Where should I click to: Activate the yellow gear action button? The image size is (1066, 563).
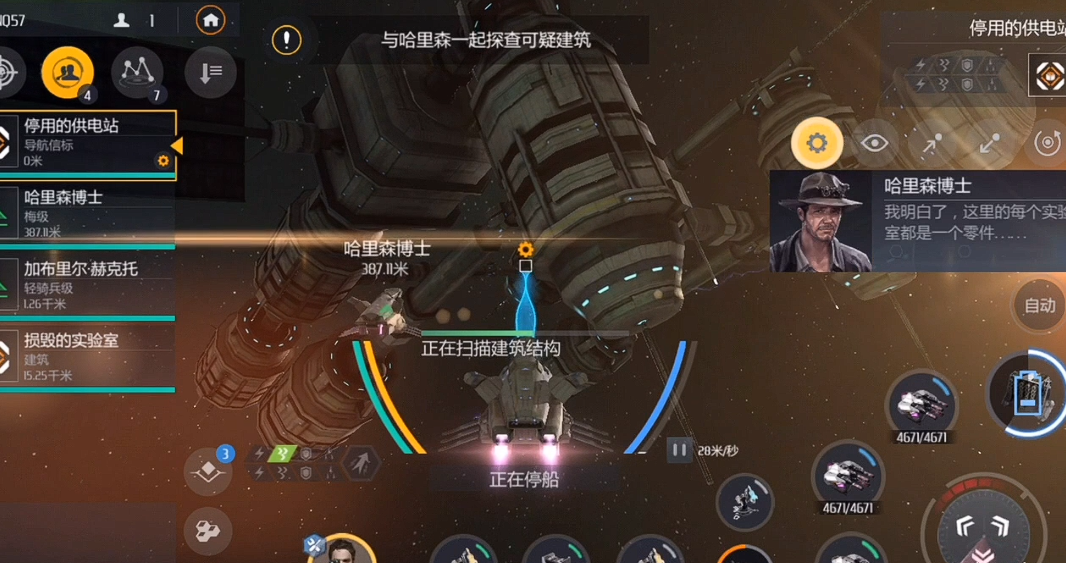pyautogui.click(x=817, y=143)
